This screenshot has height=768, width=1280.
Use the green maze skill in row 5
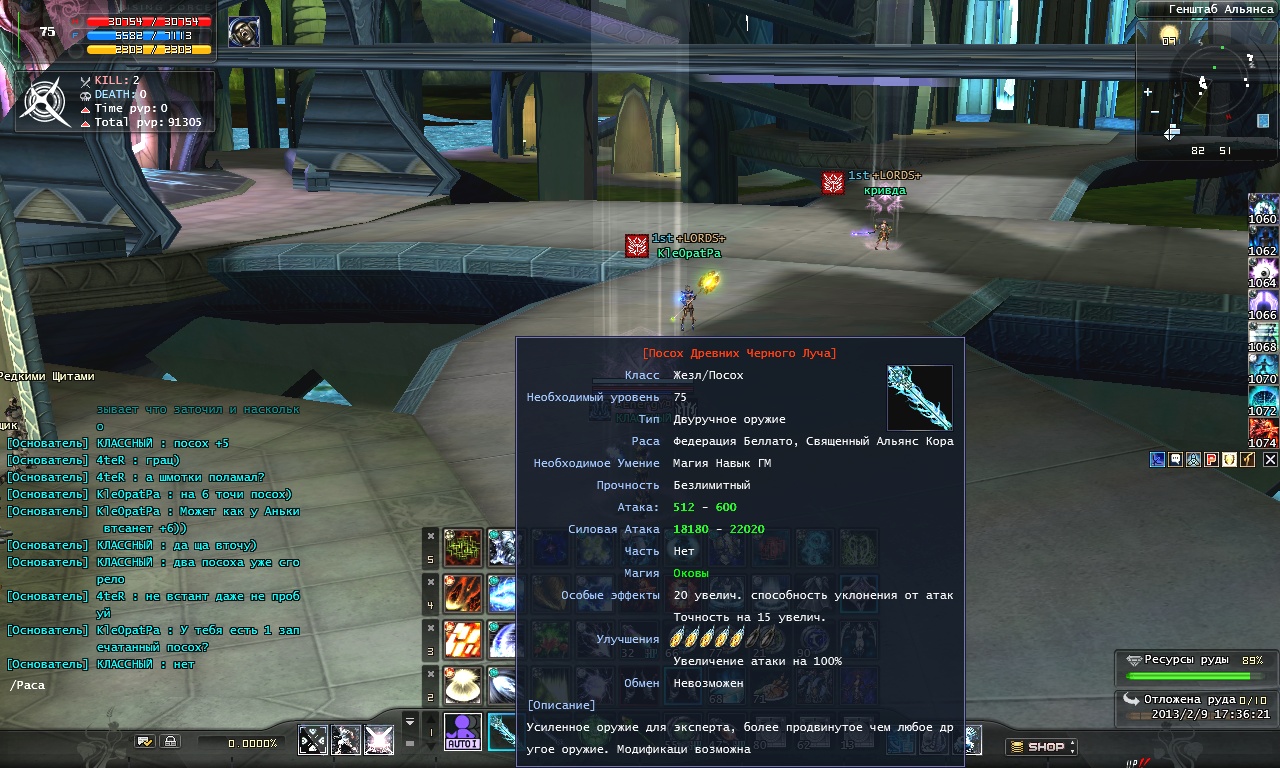tap(463, 548)
